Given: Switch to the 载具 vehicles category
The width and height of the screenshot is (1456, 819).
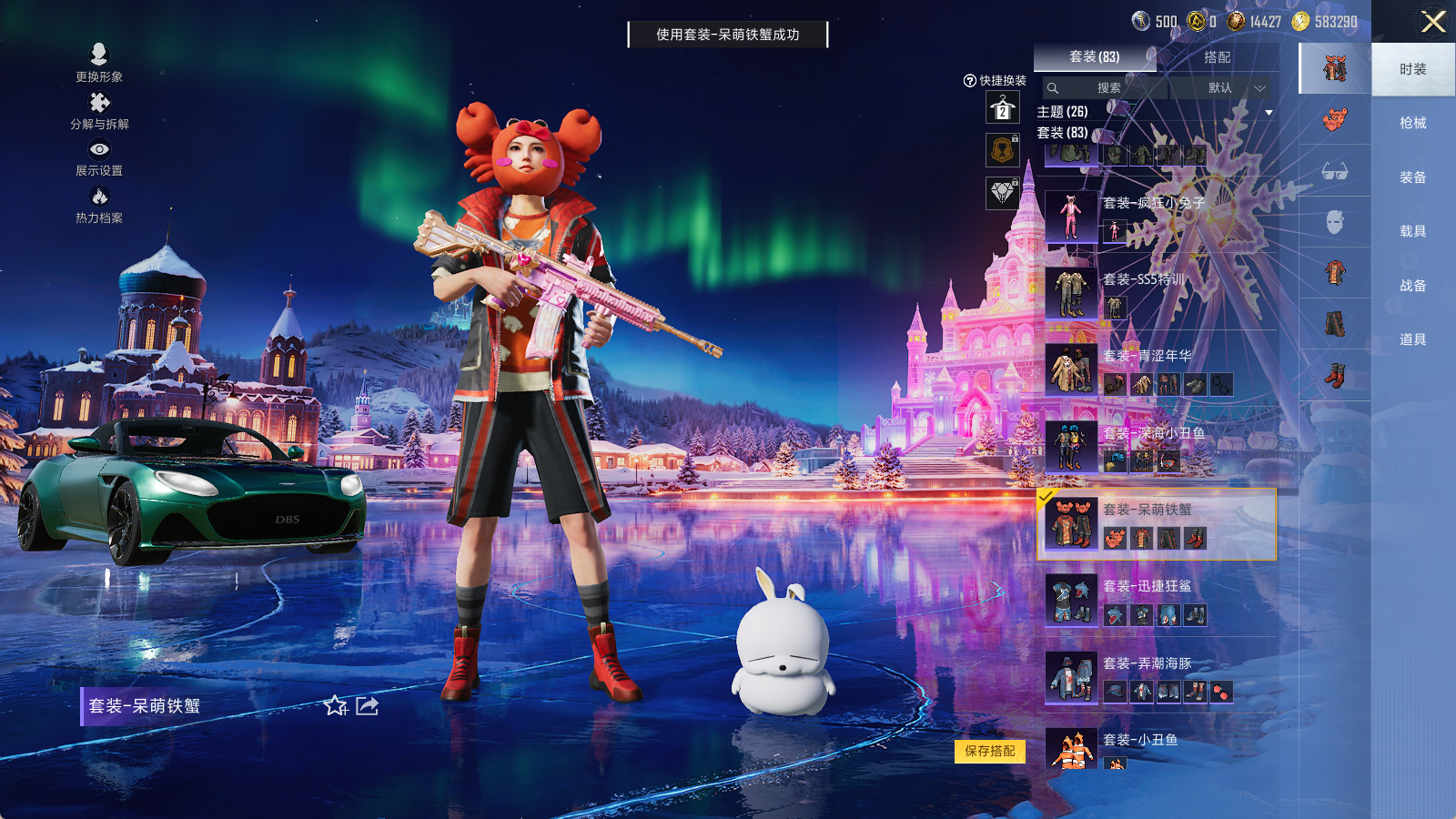Looking at the screenshot, I should [1412, 231].
